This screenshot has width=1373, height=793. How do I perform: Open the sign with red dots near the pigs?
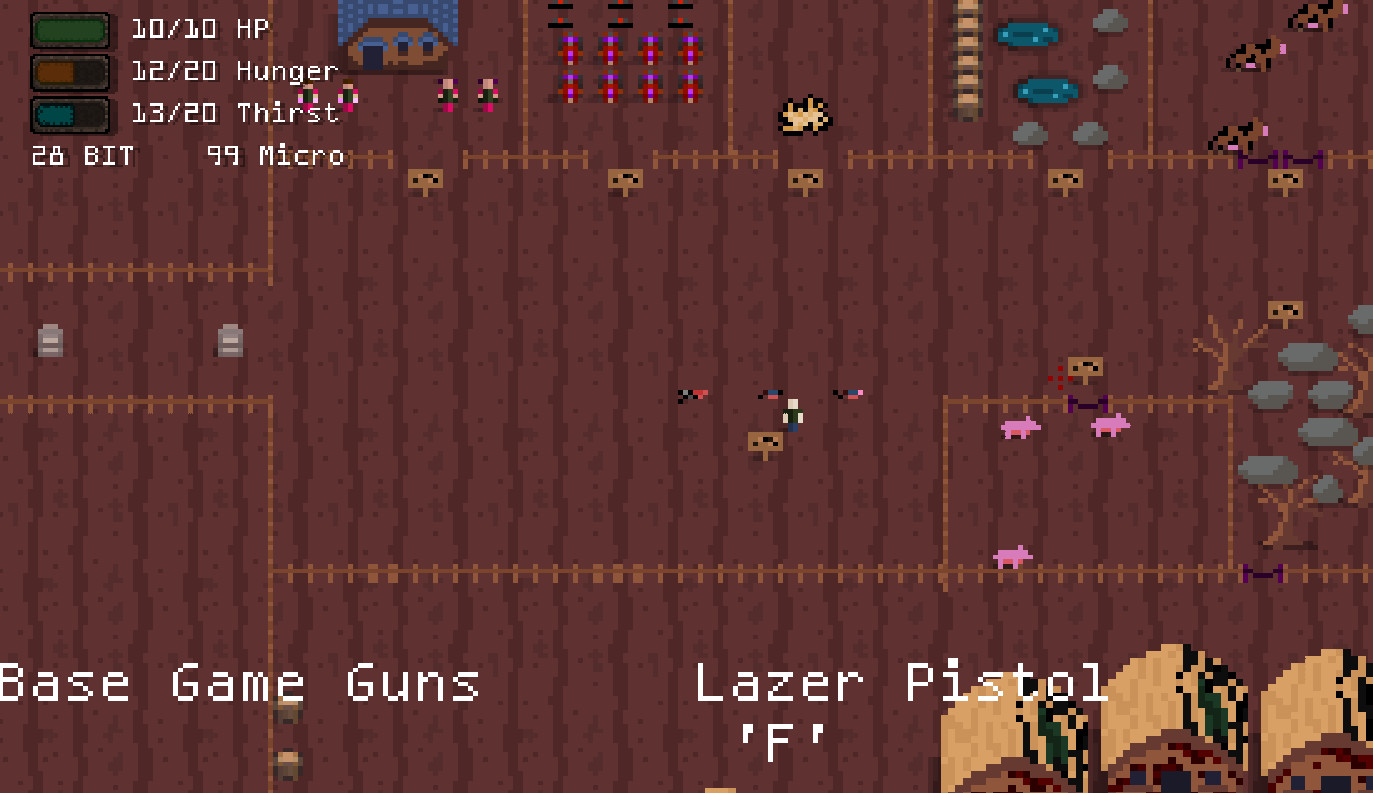[x=1084, y=367]
